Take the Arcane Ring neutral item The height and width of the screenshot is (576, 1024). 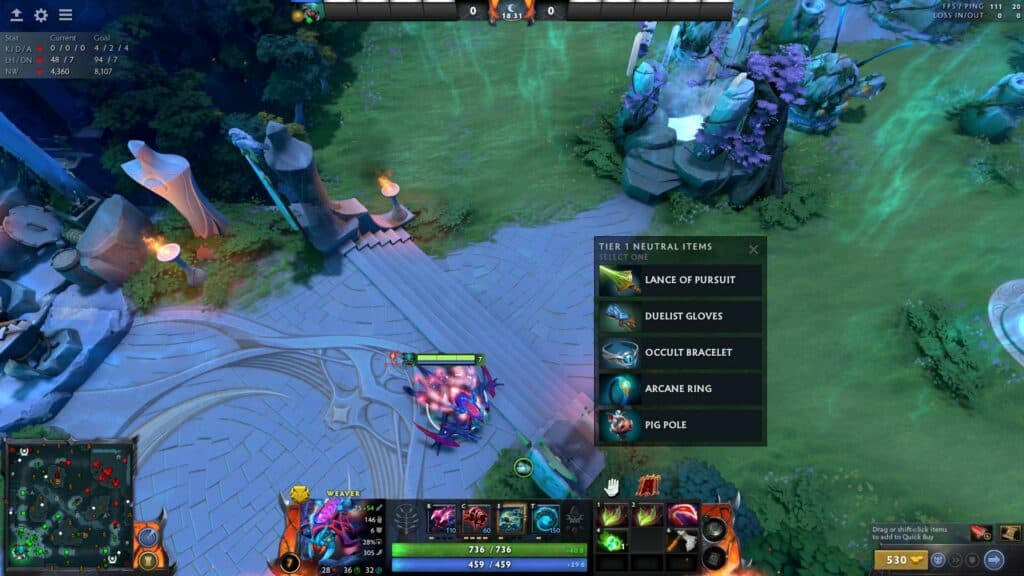tap(680, 388)
